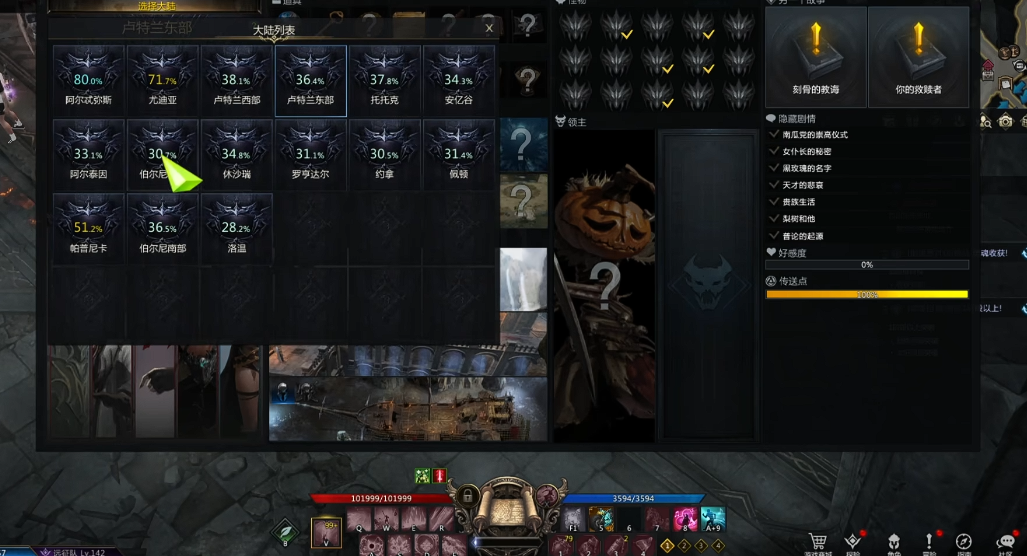1027x556 pixels.
Task: Select the 罗亨达尔 continent tile
Action: [x=311, y=154]
